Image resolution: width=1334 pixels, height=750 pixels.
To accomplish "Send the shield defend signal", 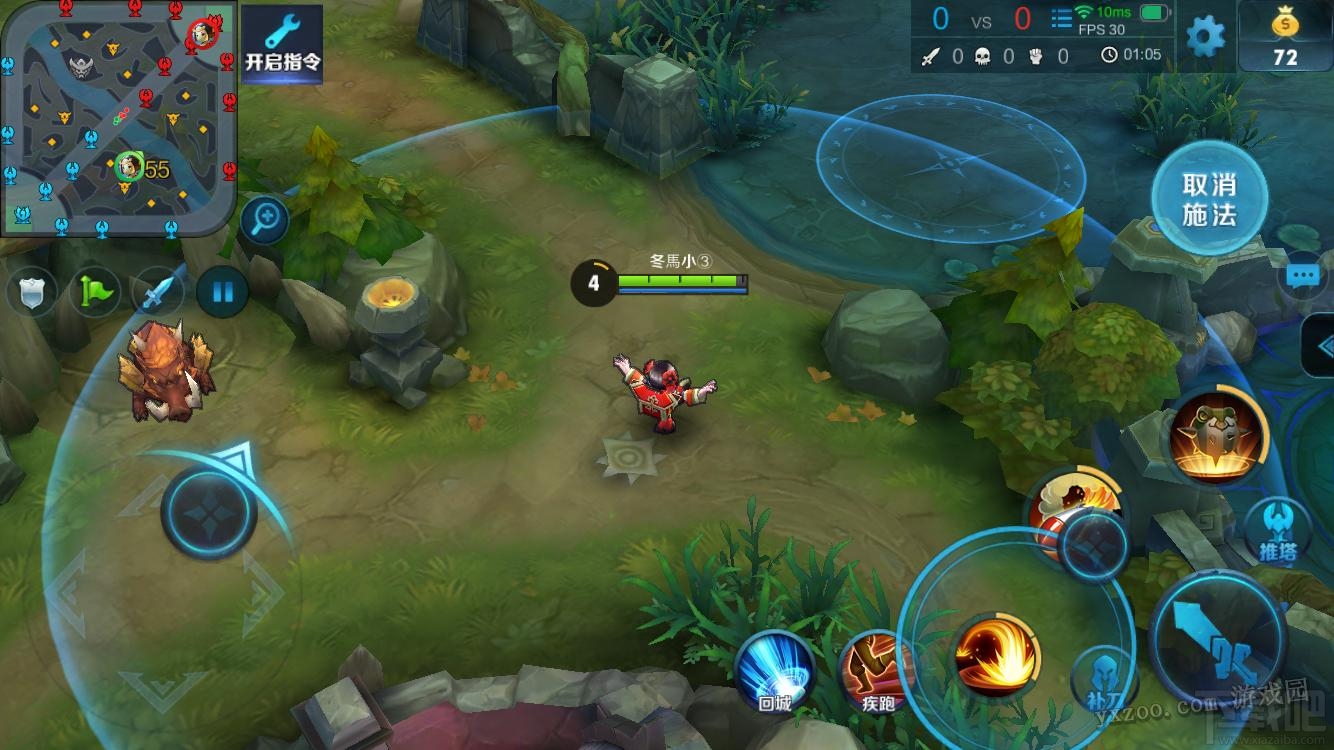I will tap(33, 293).
